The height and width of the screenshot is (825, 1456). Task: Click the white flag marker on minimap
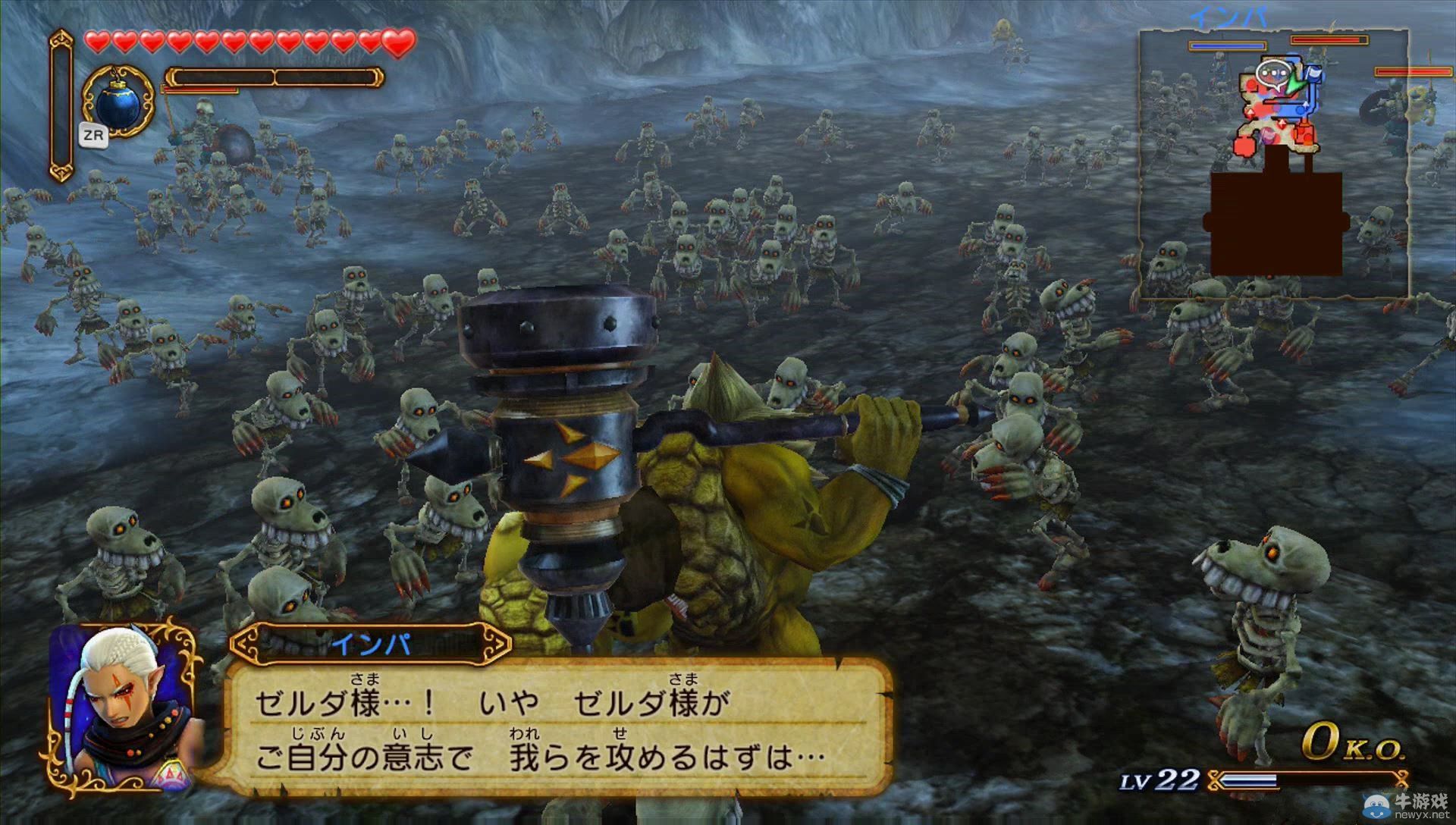(1314, 72)
